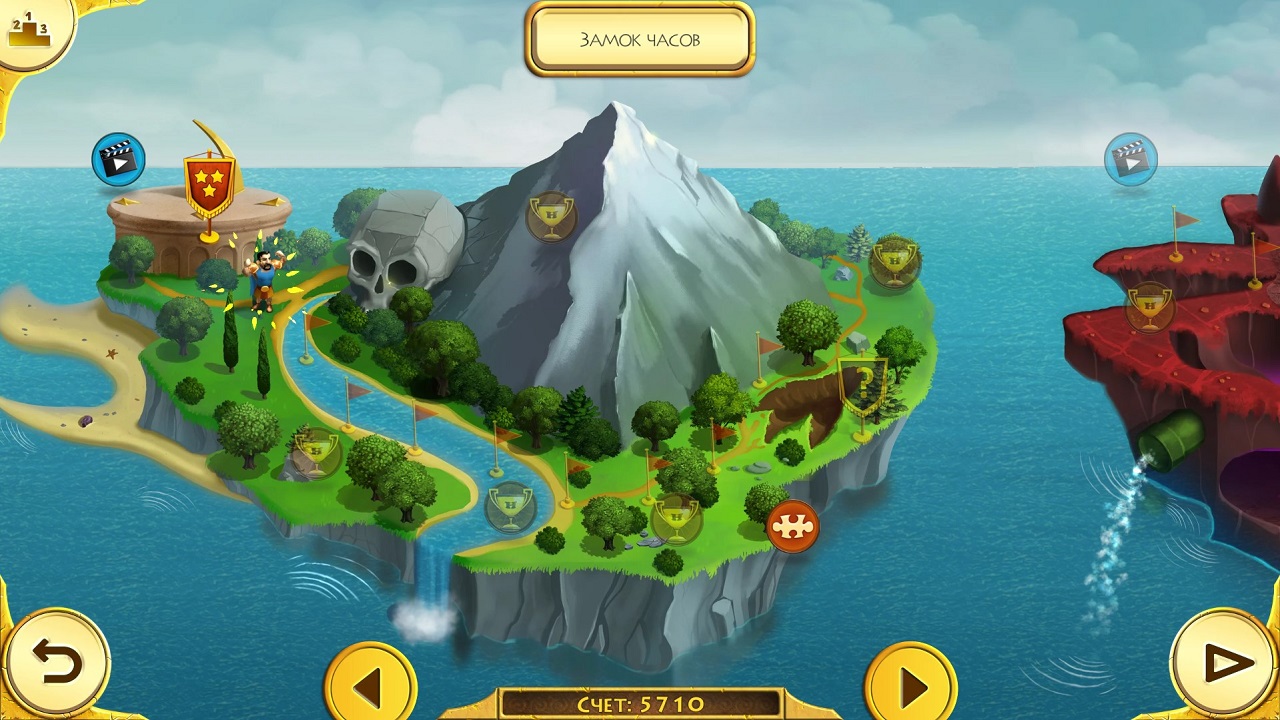Open the leaderboard podium icon
This screenshot has height=720, width=1280.
point(30,30)
